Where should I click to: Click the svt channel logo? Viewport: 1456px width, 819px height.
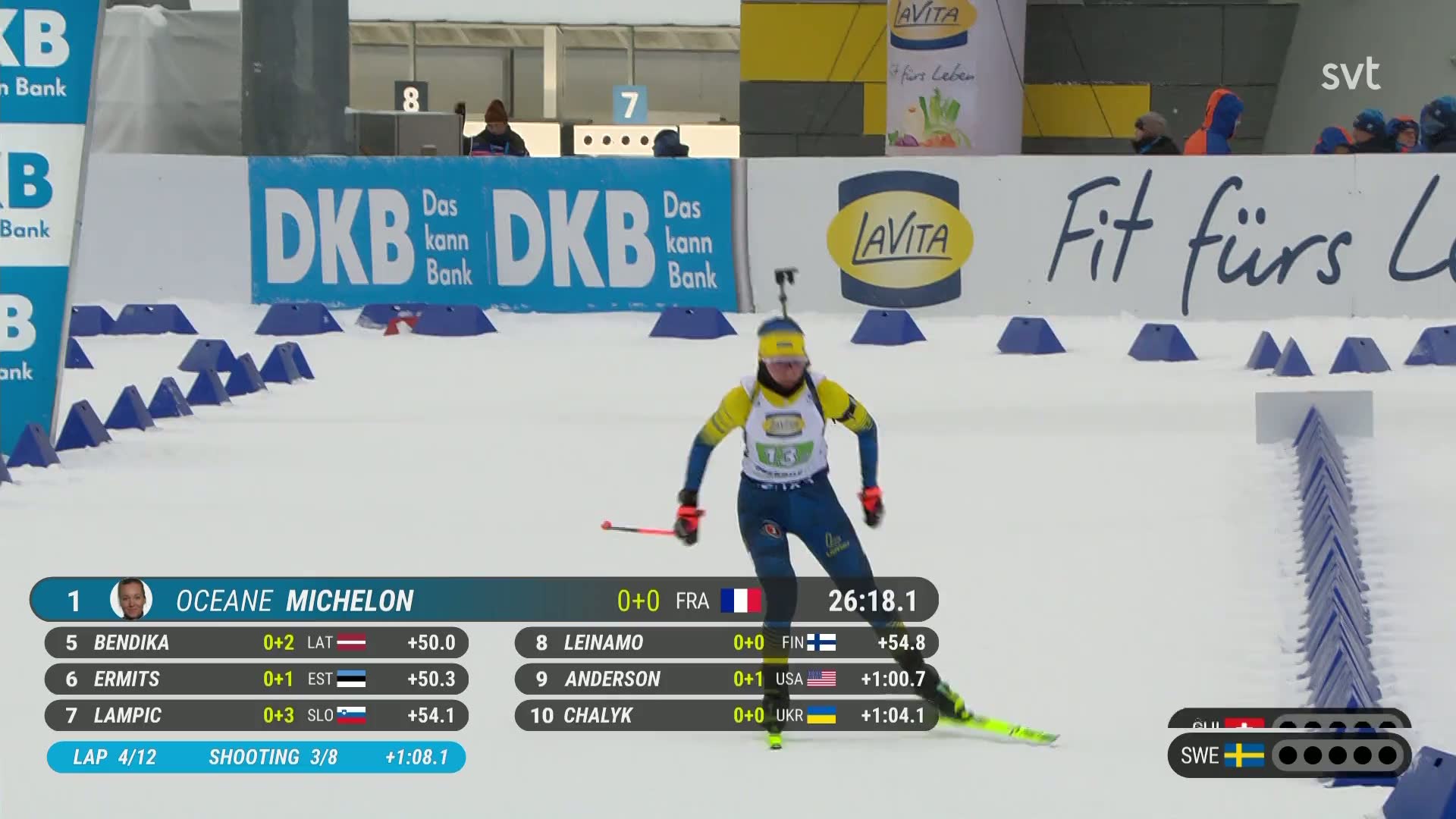point(1351,74)
